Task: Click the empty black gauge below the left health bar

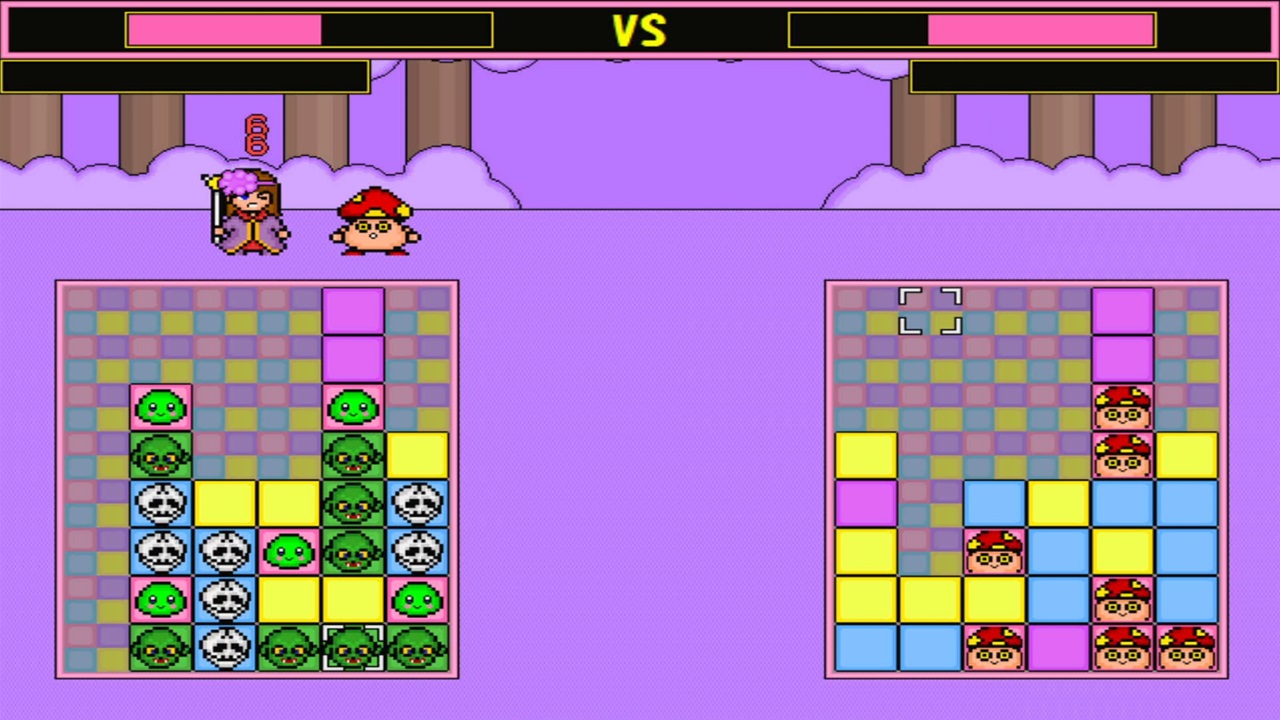Action: tap(185, 77)
